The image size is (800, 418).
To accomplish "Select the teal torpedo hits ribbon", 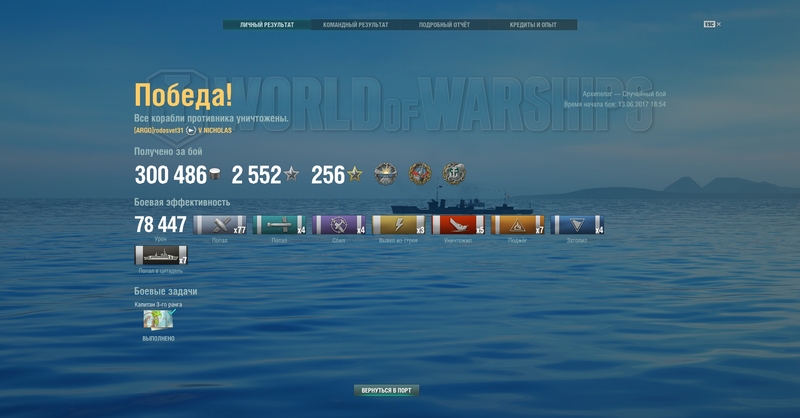I will point(279,225).
